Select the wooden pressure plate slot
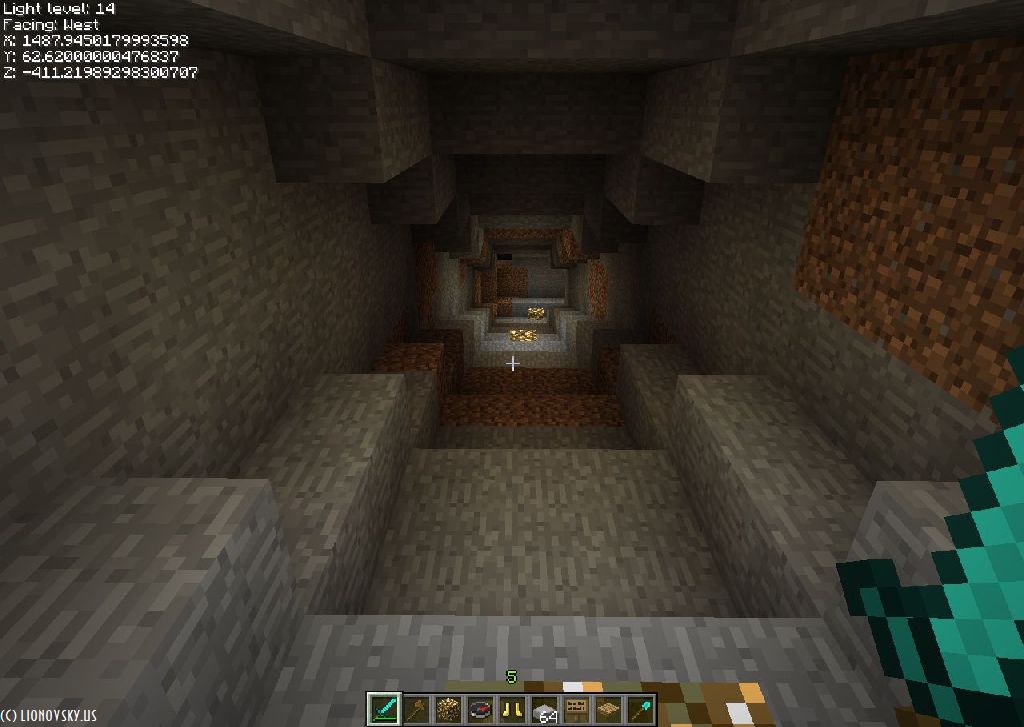Image resolution: width=1024 pixels, height=727 pixels. point(608,710)
